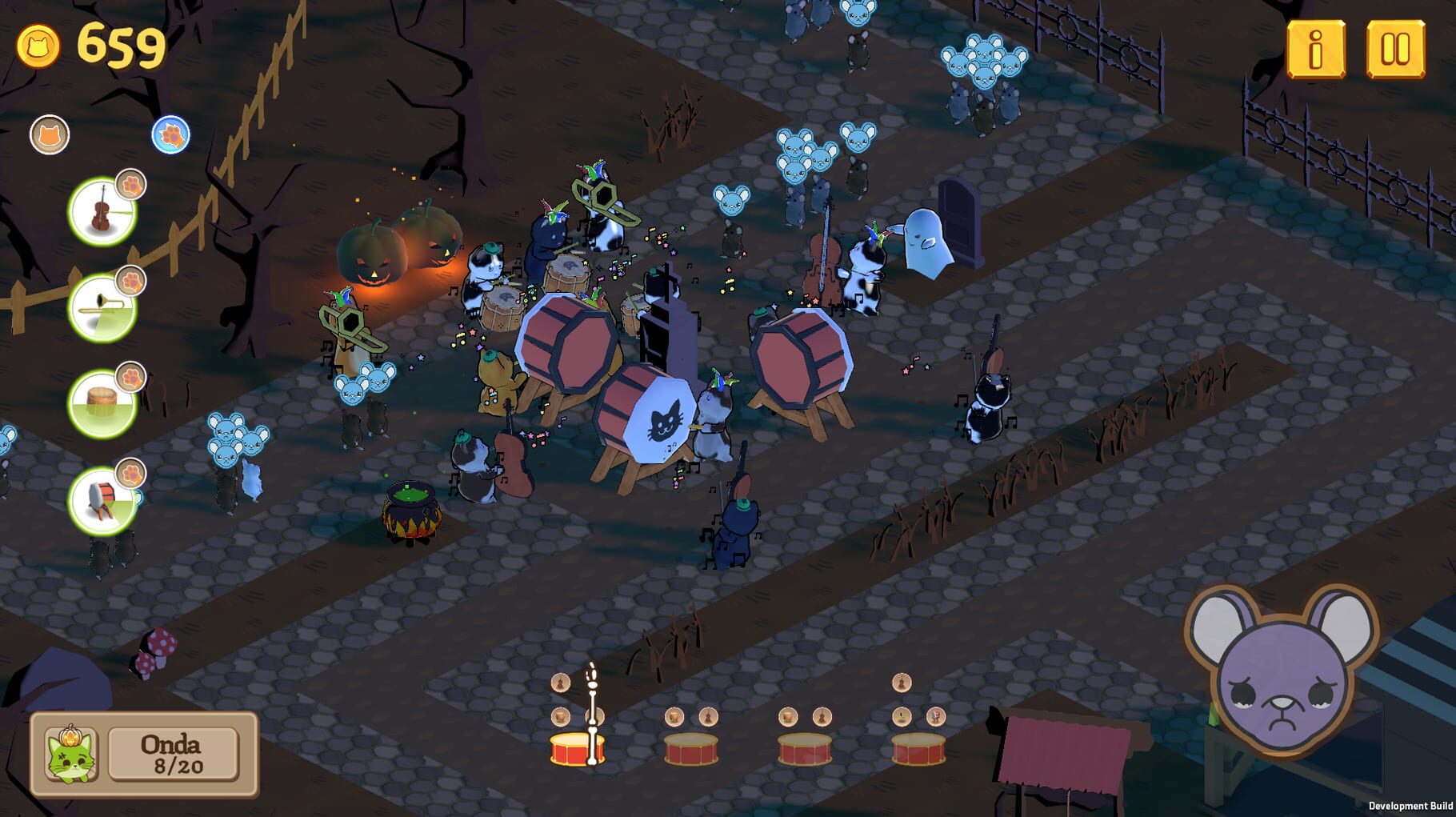Select the trombone instrument in the sidebar
Image resolution: width=1456 pixels, height=817 pixels.
click(102, 308)
